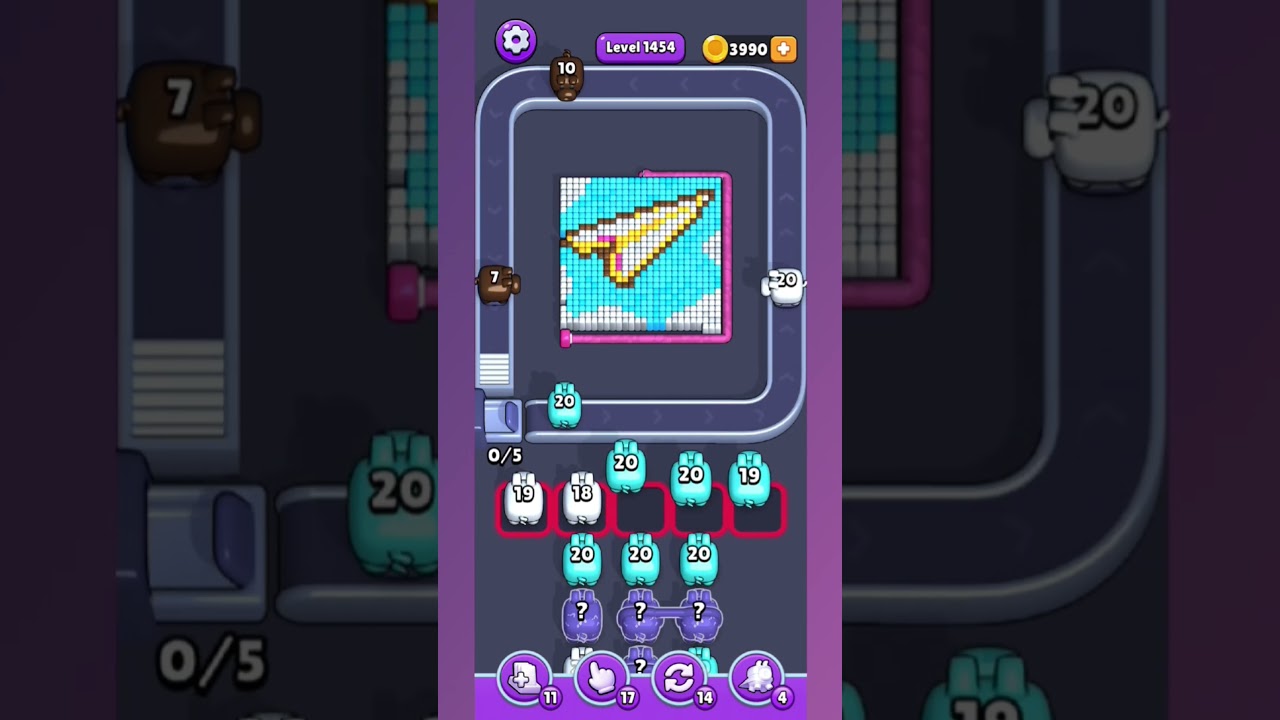Viewport: 1280px width, 720px height.
Task: View the Level 1454 badge
Action: click(640, 47)
